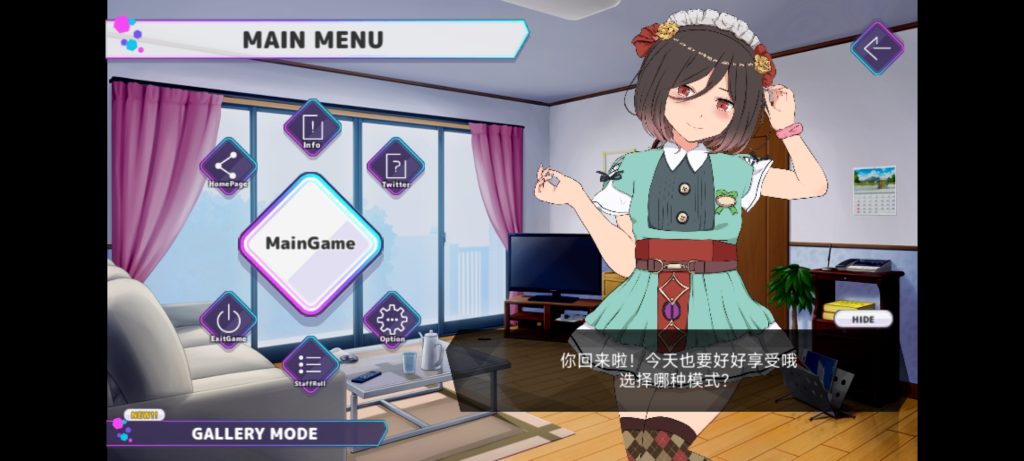1024x461 pixels.
Task: Start the MainGame mode
Action: pyautogui.click(x=310, y=243)
